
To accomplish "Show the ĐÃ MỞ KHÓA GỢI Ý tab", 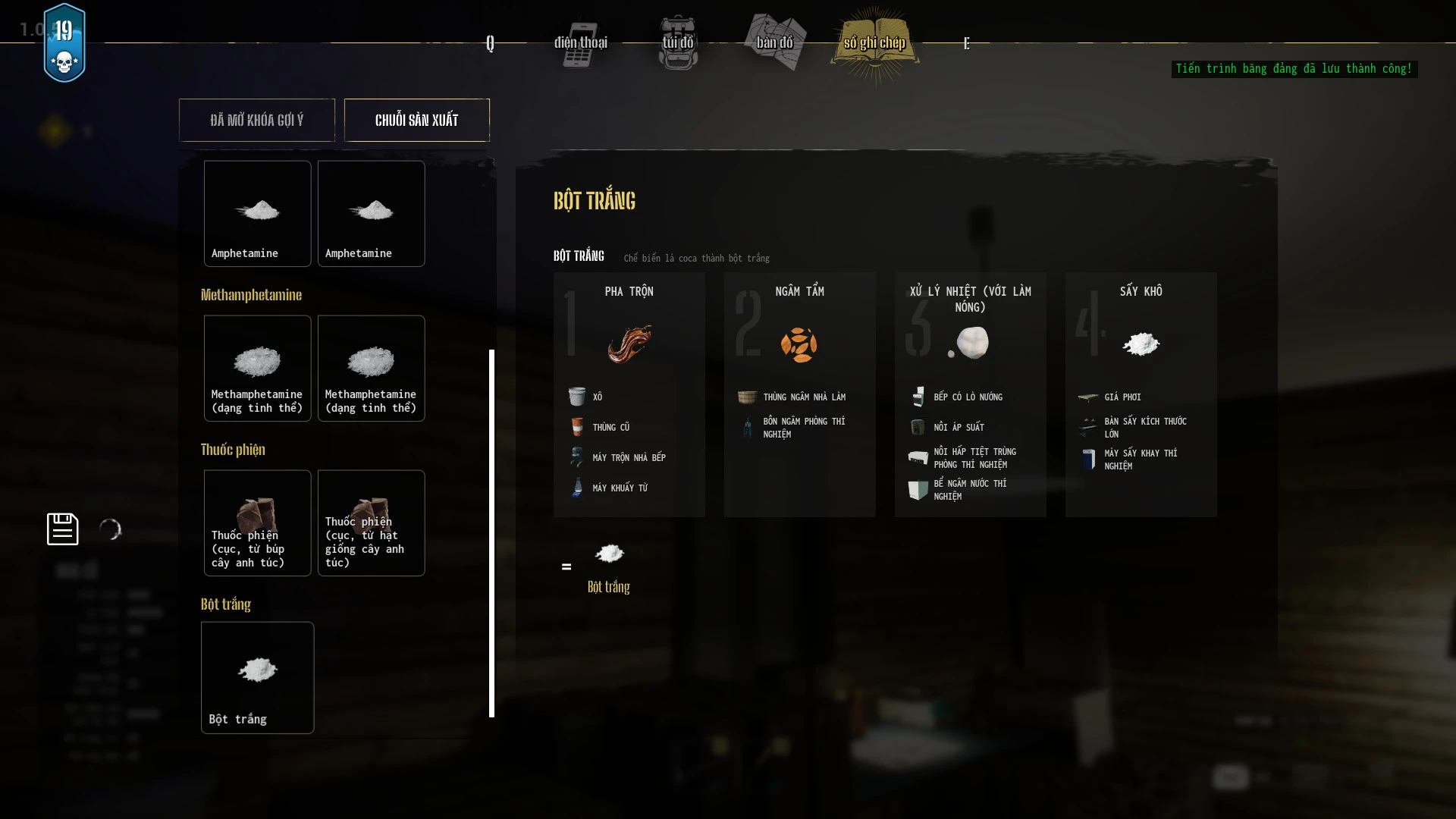I will coord(257,120).
